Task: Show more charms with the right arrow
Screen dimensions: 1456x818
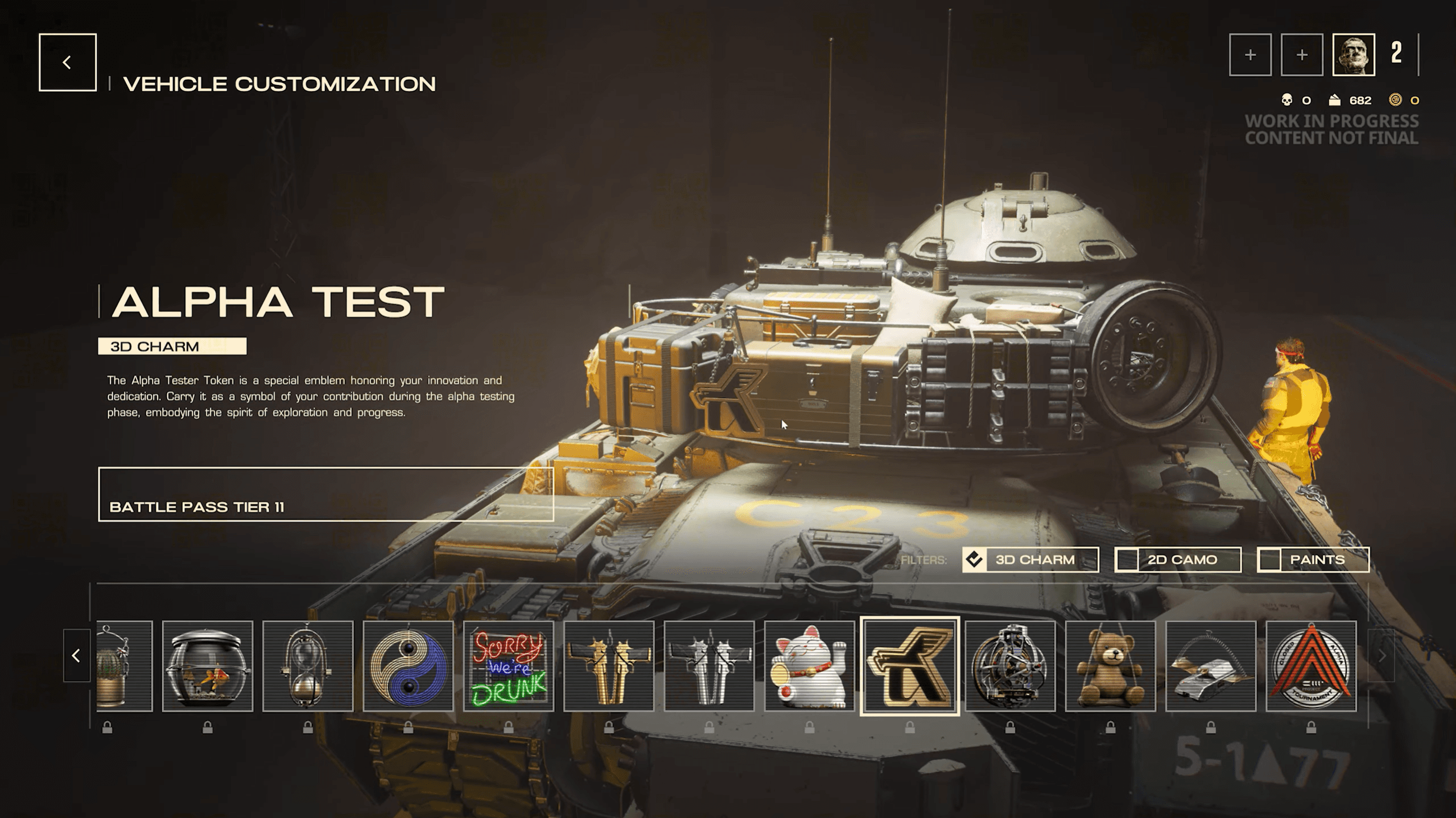Action: coord(1381,656)
